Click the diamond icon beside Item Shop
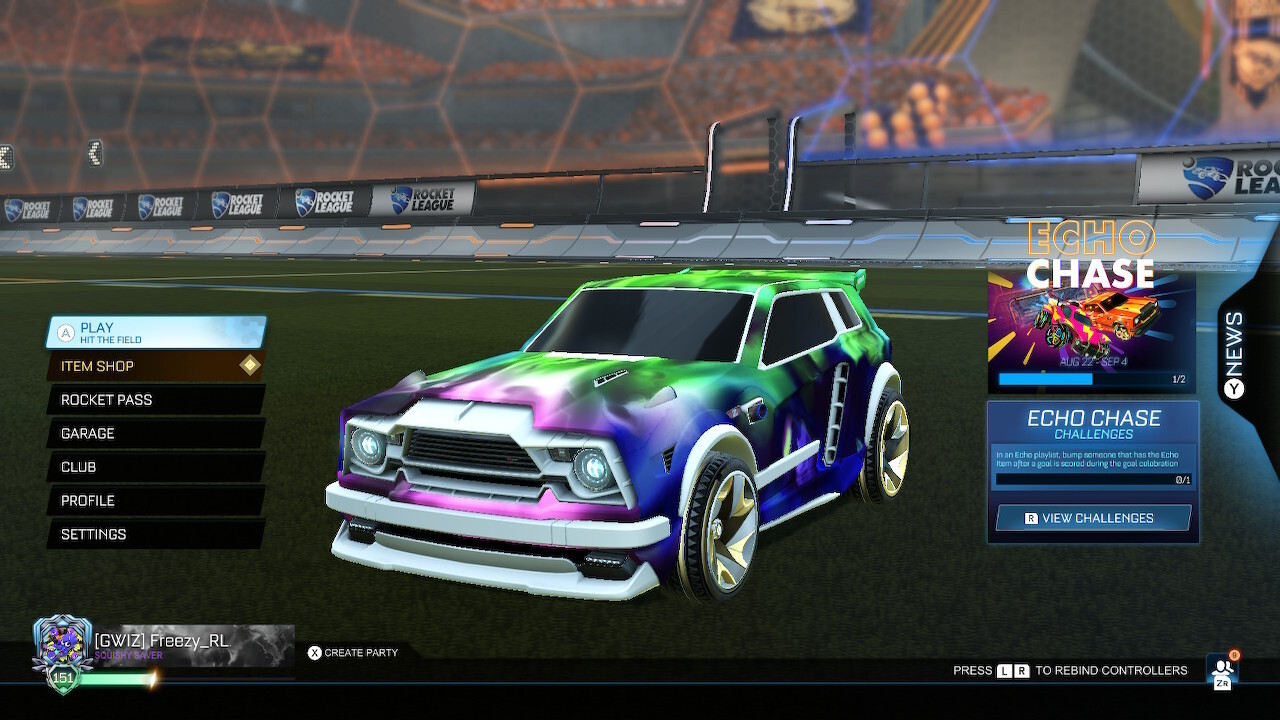Screen dimensions: 1280x720 pos(252,366)
